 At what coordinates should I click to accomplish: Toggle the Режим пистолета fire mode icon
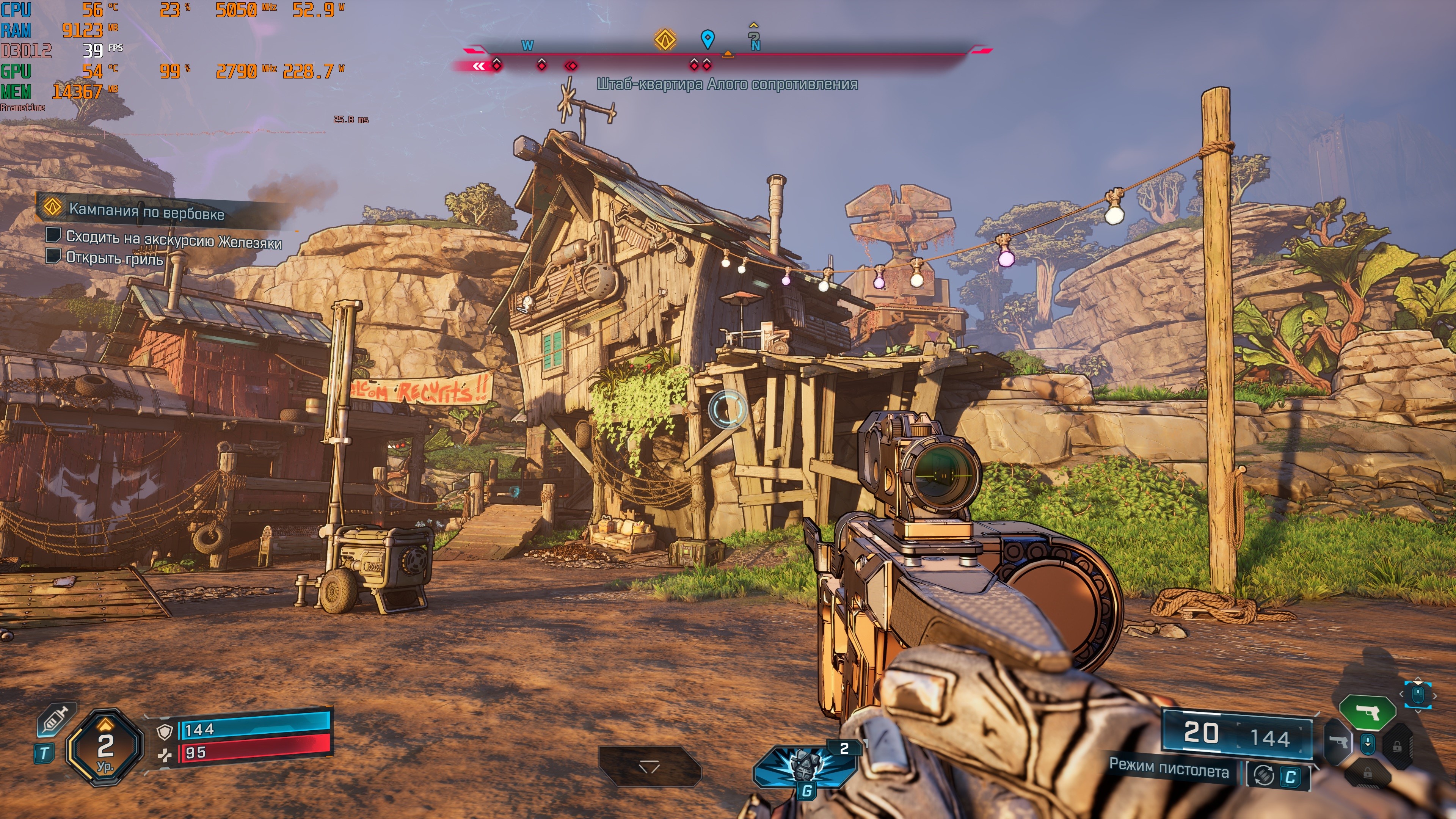pyautogui.click(x=1263, y=775)
